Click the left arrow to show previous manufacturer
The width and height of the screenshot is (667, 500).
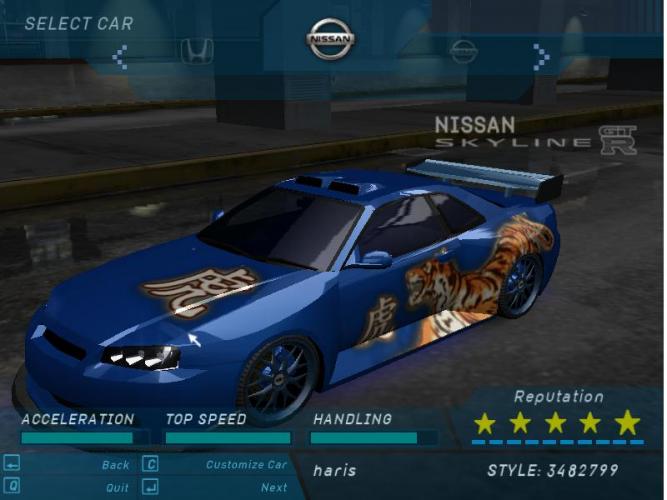120,56
